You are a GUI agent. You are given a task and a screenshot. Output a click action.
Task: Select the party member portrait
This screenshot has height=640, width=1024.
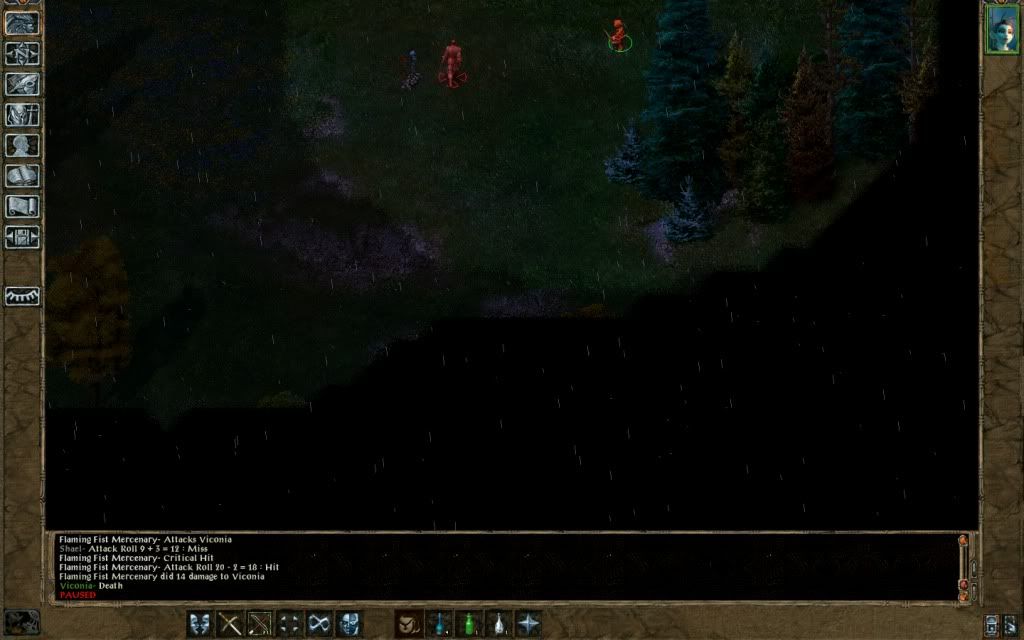click(1001, 30)
